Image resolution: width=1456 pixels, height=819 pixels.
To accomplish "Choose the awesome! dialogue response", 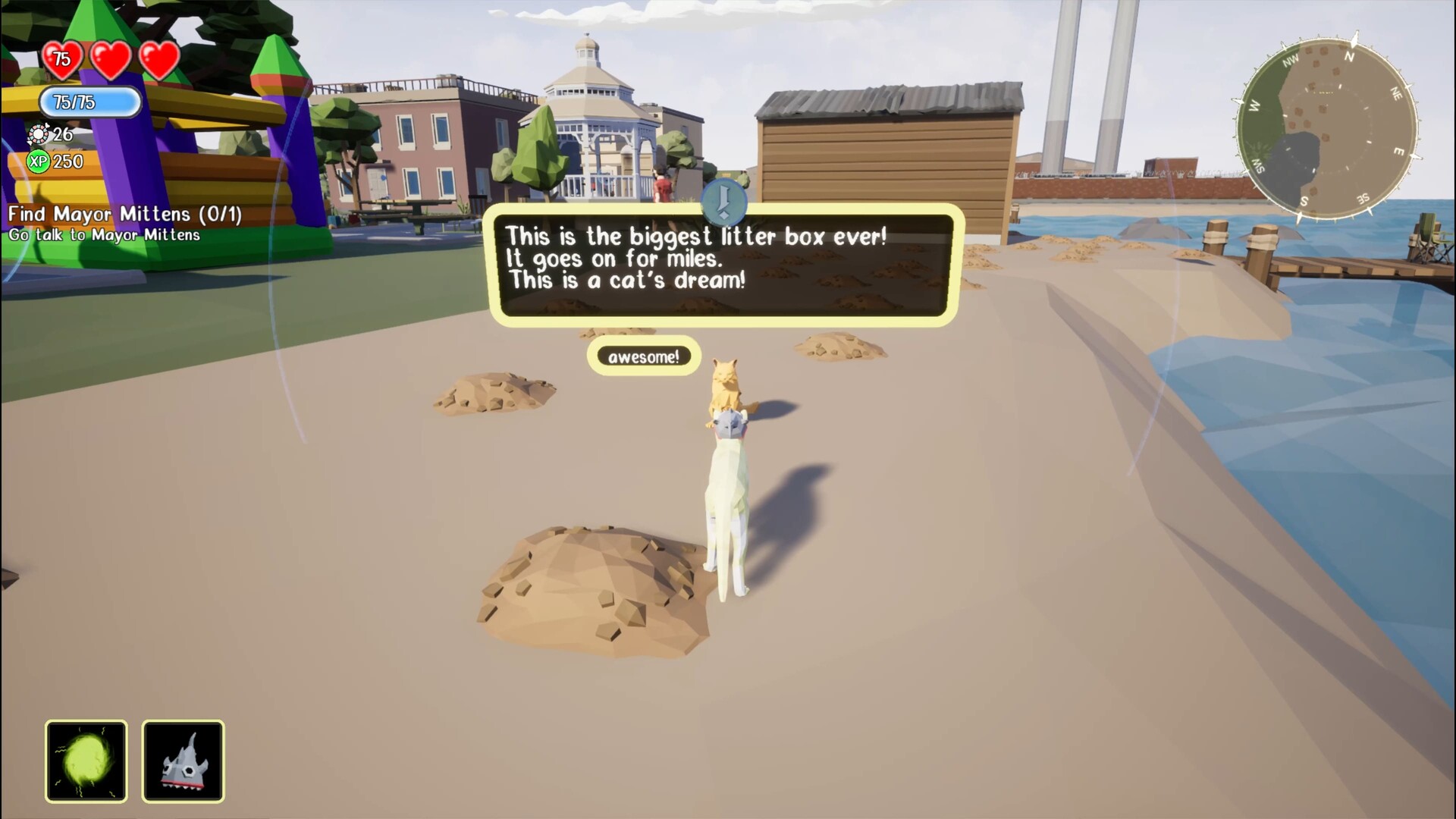I will (x=644, y=356).
